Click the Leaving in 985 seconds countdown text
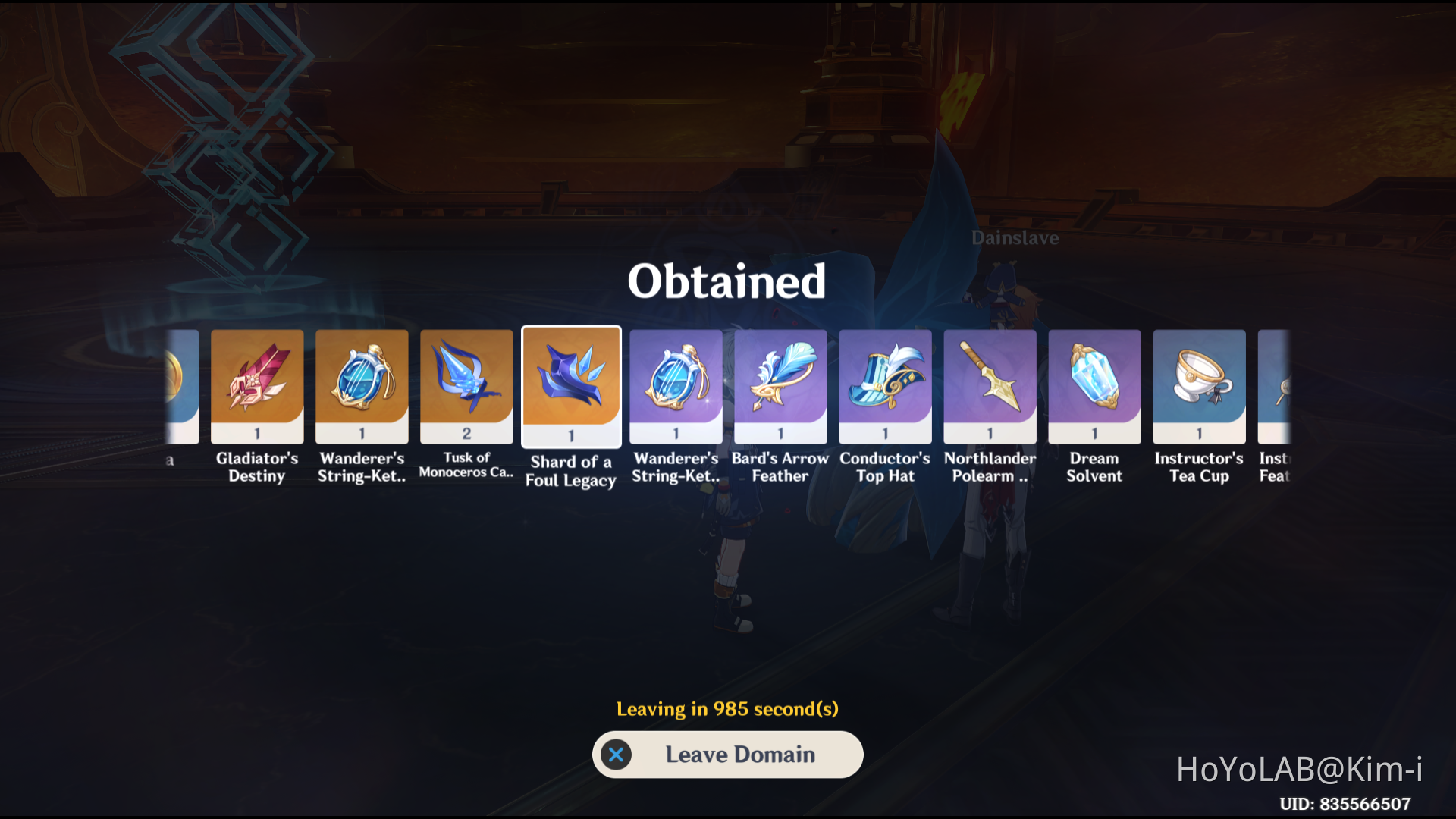Screen dimensions: 1456x819 (727, 709)
